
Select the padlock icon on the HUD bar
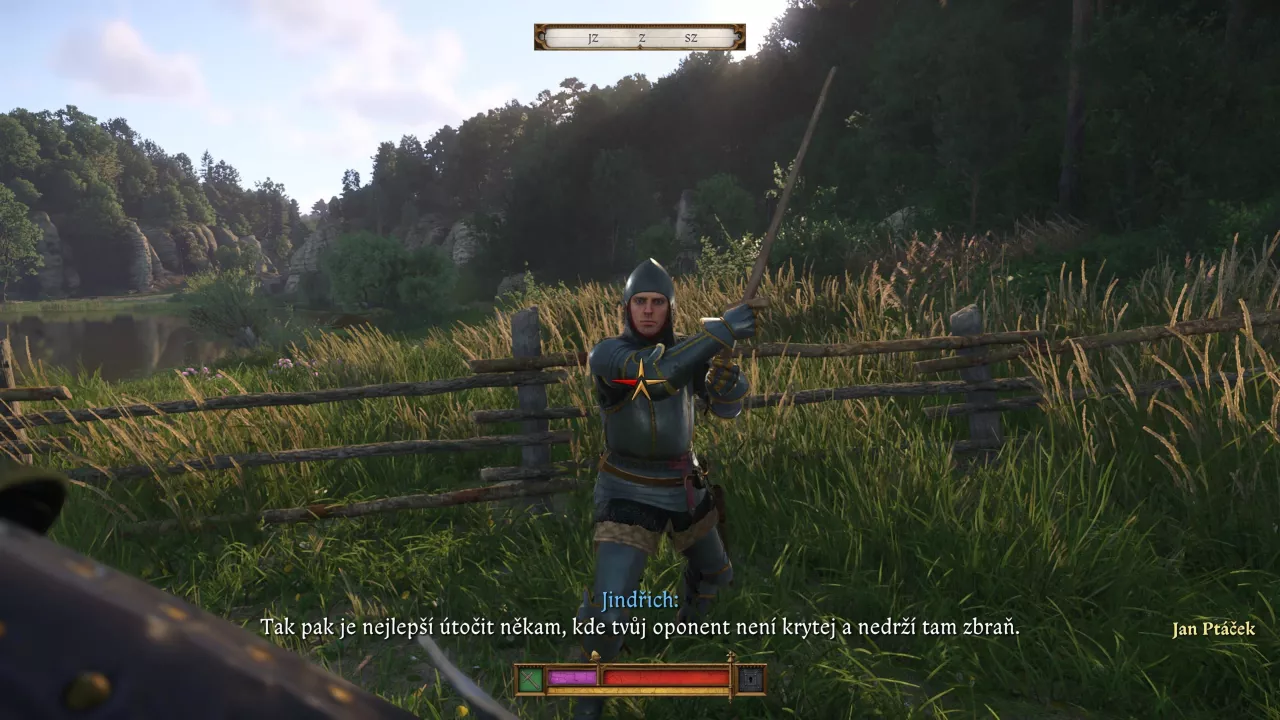pyautogui.click(x=750, y=679)
